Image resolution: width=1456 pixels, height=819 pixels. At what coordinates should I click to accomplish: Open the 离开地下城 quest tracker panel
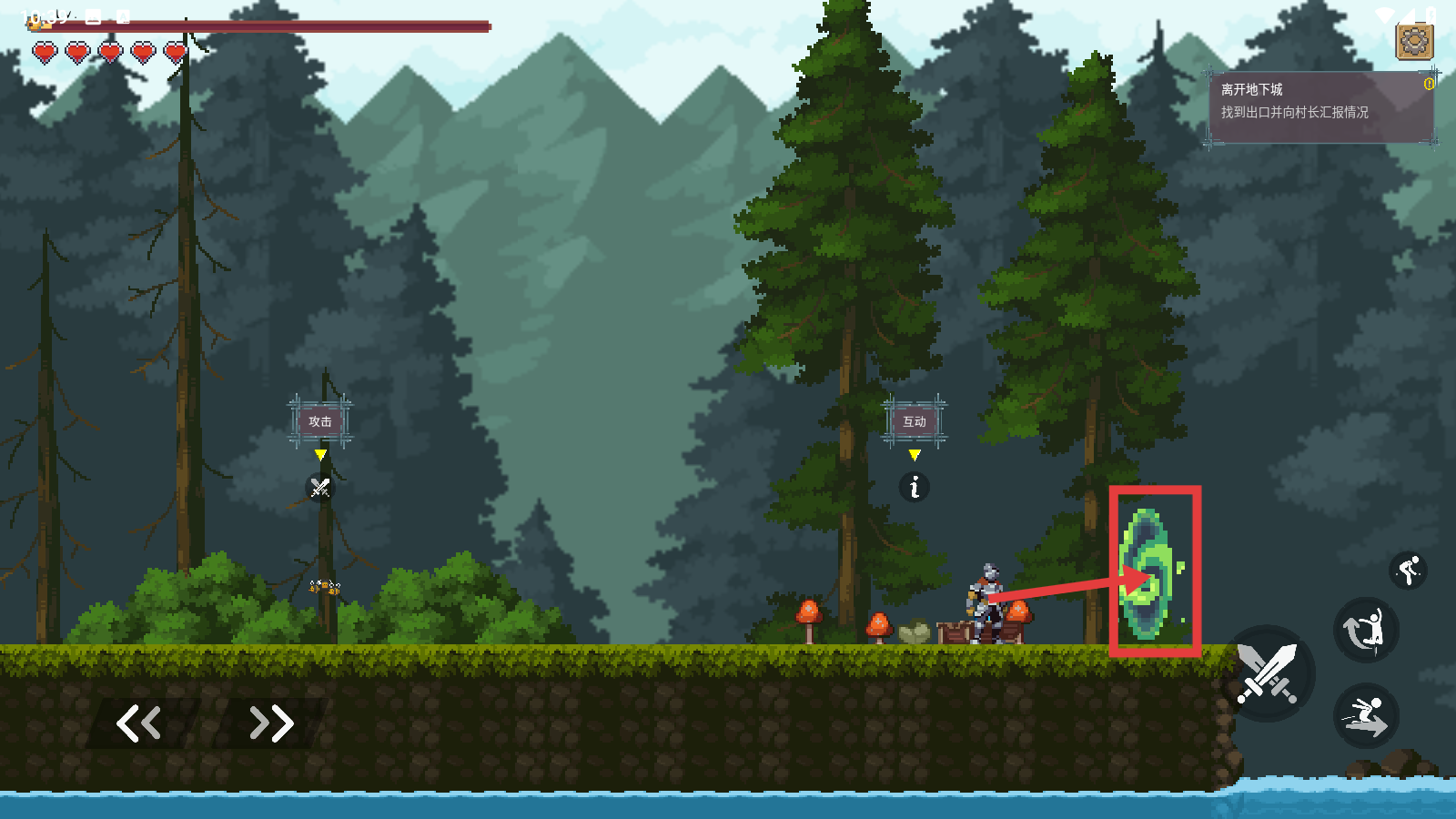[x=1321, y=107]
